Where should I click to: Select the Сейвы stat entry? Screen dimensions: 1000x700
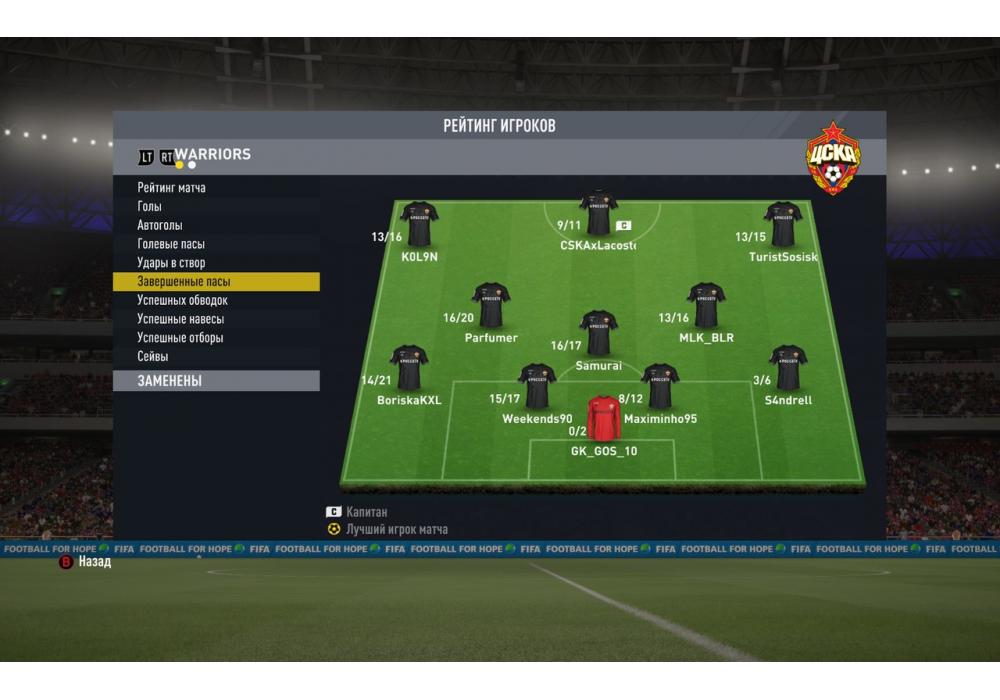click(x=153, y=356)
